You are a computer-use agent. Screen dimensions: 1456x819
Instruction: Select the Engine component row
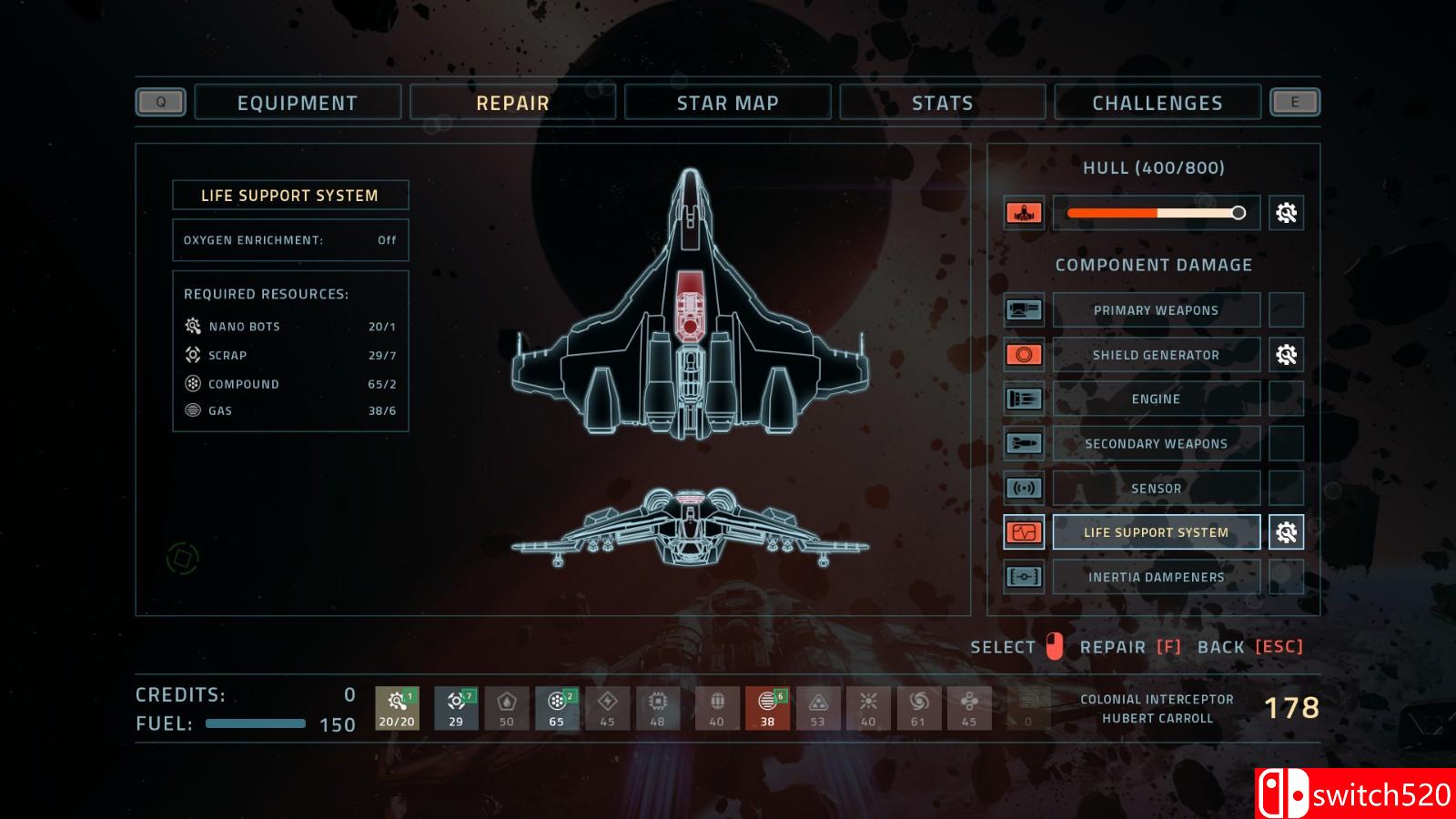click(x=1156, y=399)
